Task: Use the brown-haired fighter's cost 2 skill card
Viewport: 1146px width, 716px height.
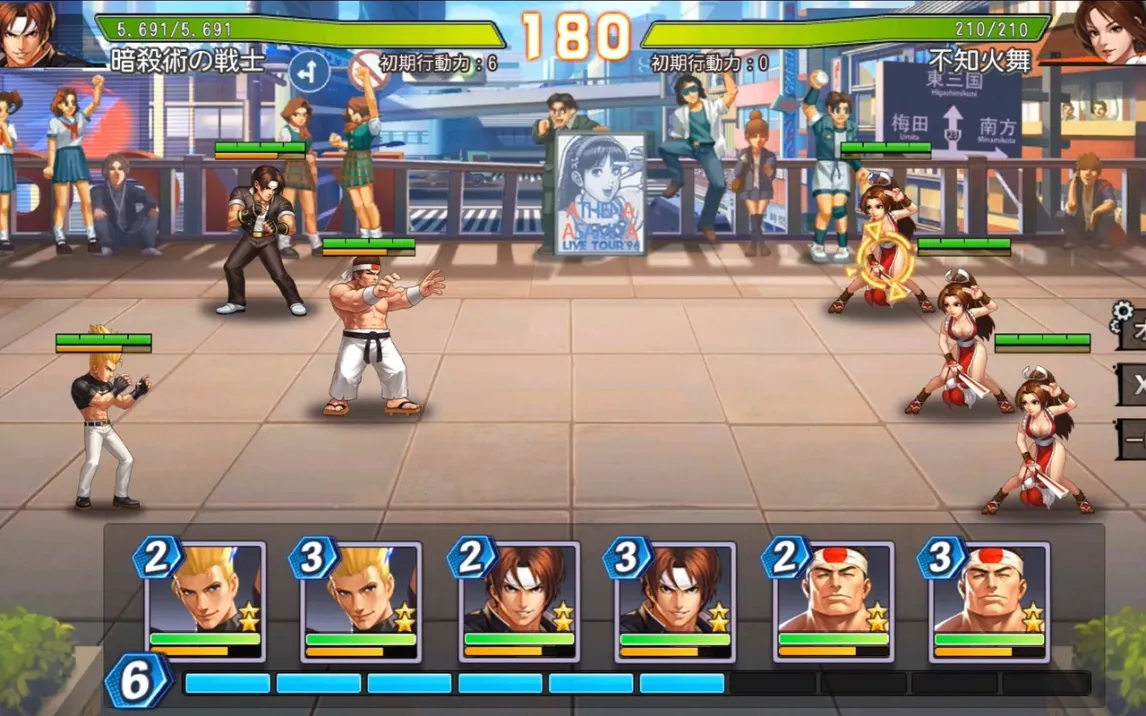Action: 518,601
